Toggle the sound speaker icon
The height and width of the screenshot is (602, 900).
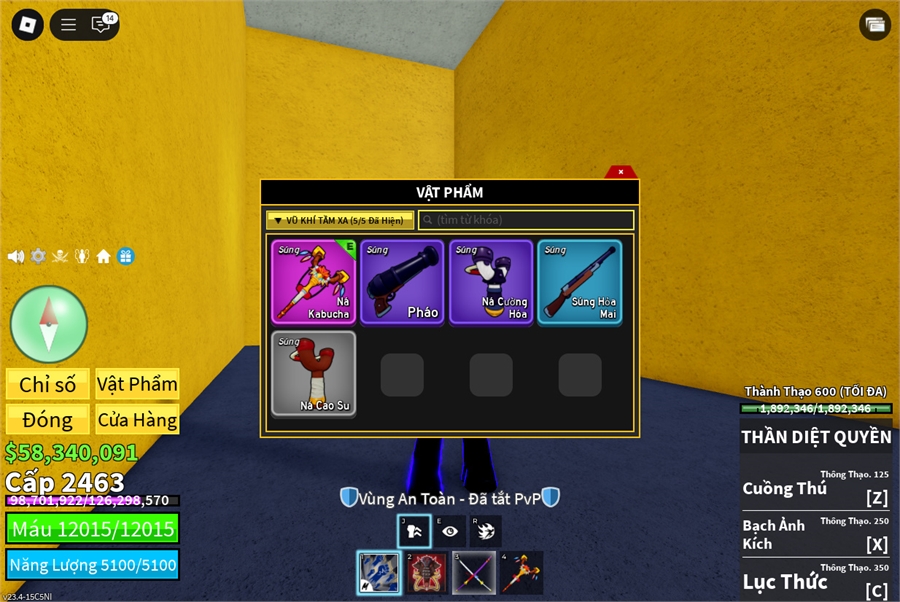pos(16,256)
